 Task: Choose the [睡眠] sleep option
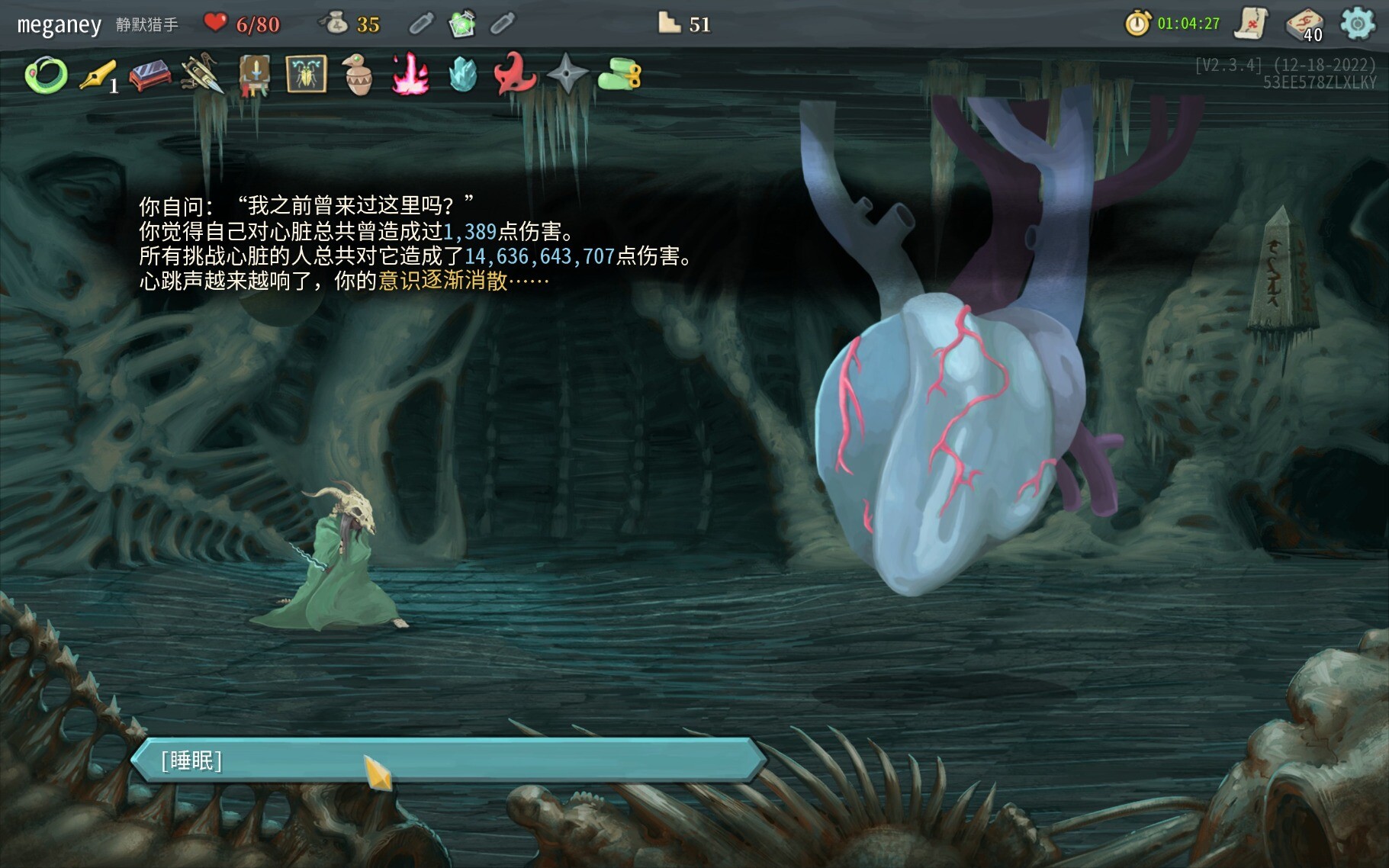(x=449, y=760)
